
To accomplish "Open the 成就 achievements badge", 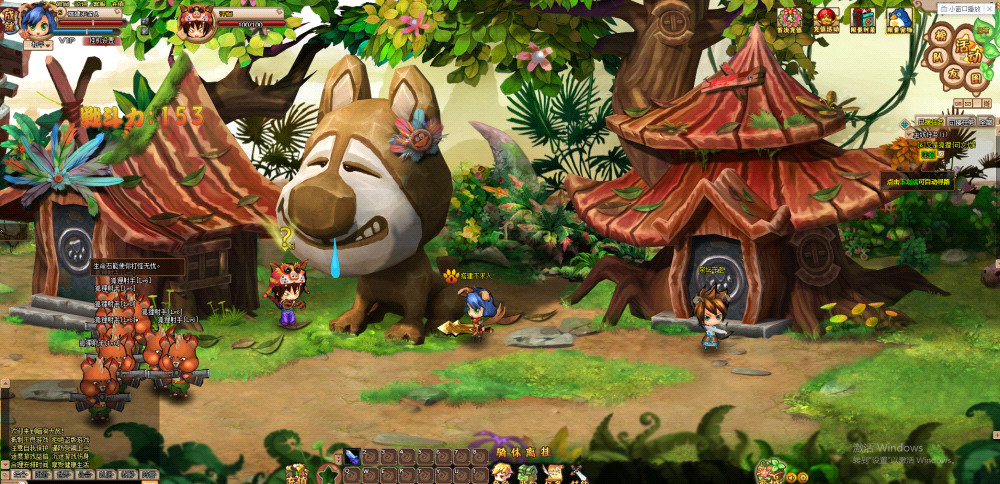I will tap(8, 19).
